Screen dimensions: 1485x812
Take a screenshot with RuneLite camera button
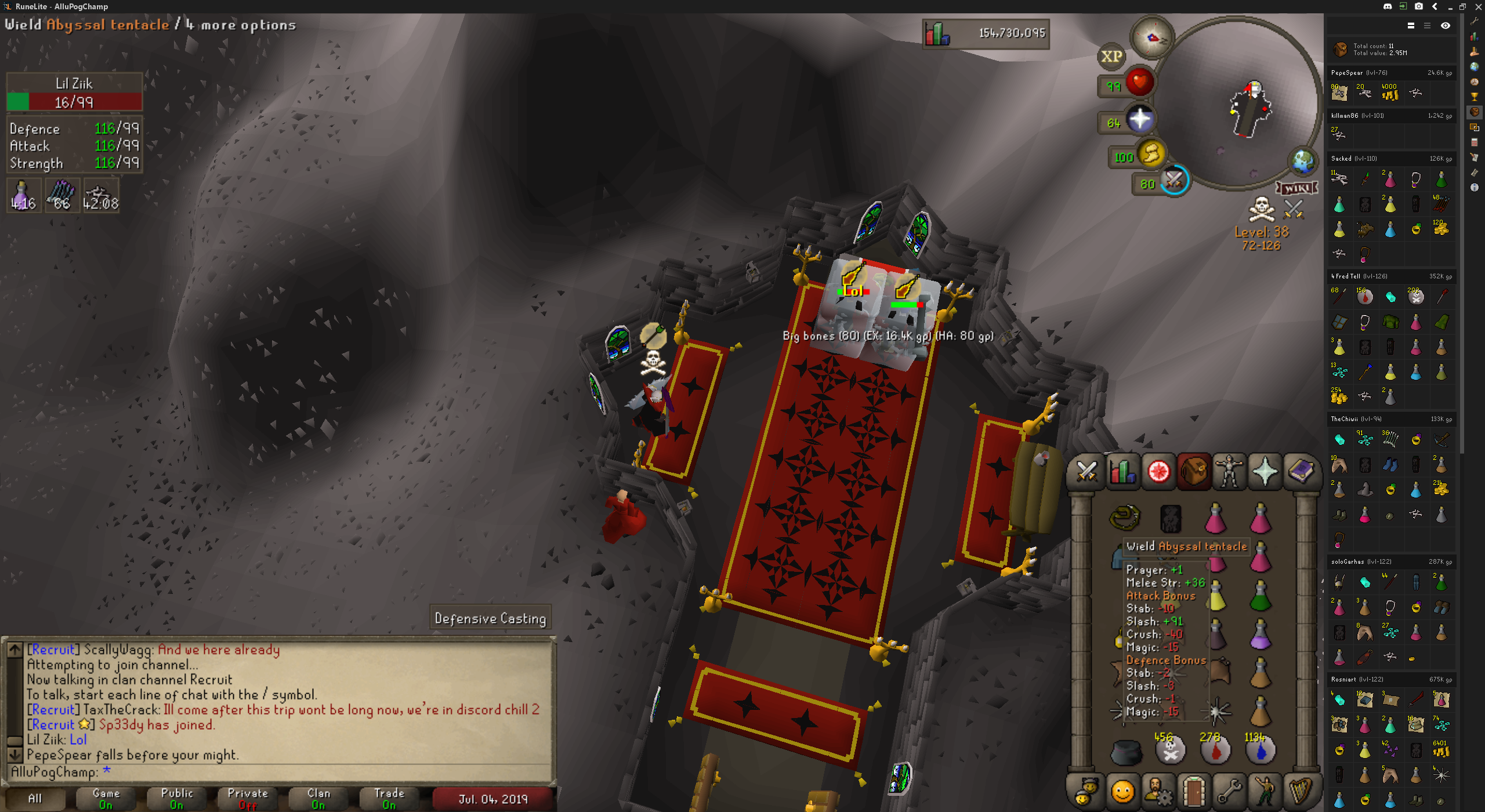point(1418,6)
